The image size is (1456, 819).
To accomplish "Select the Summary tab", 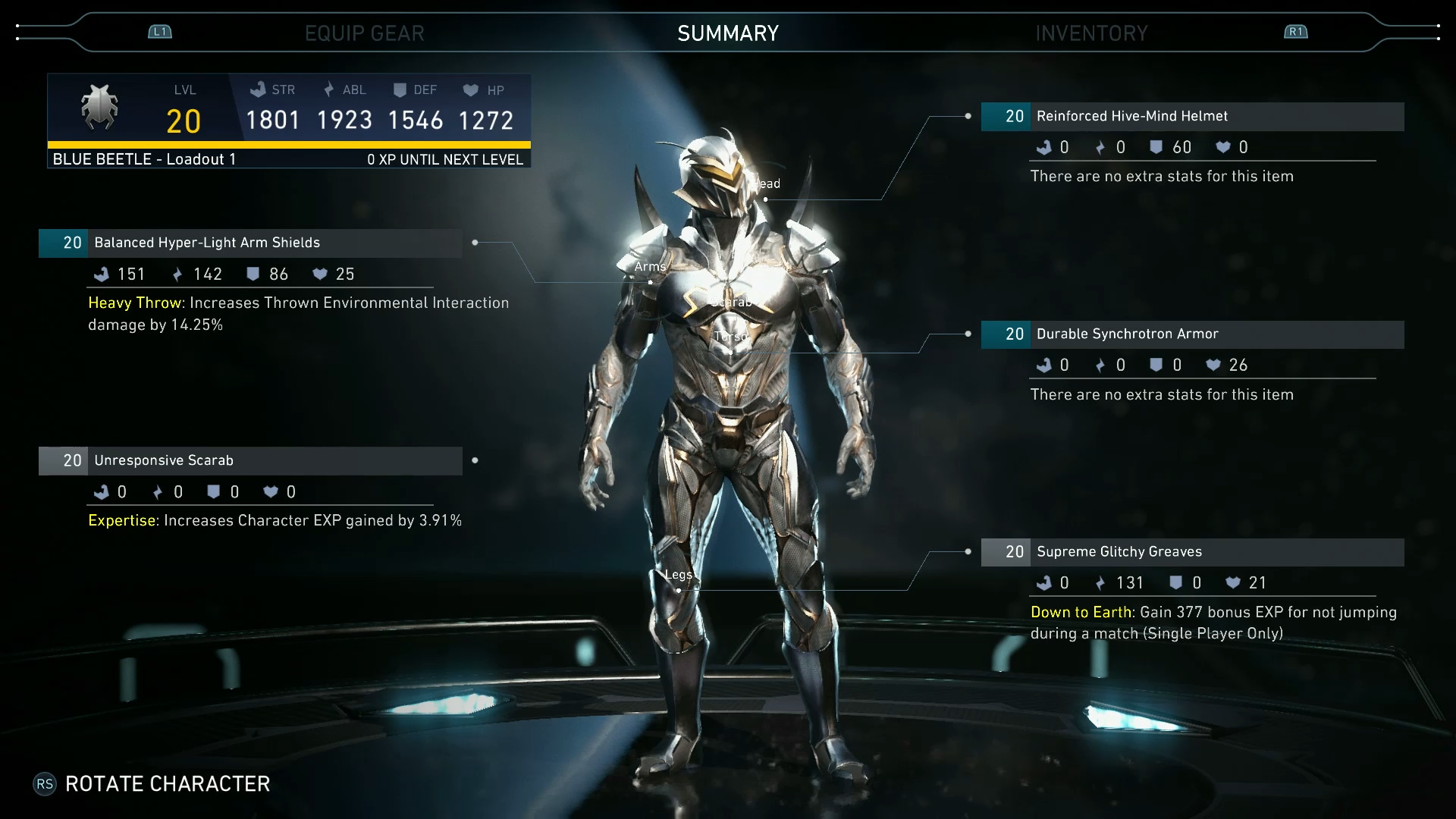I will click(x=728, y=33).
